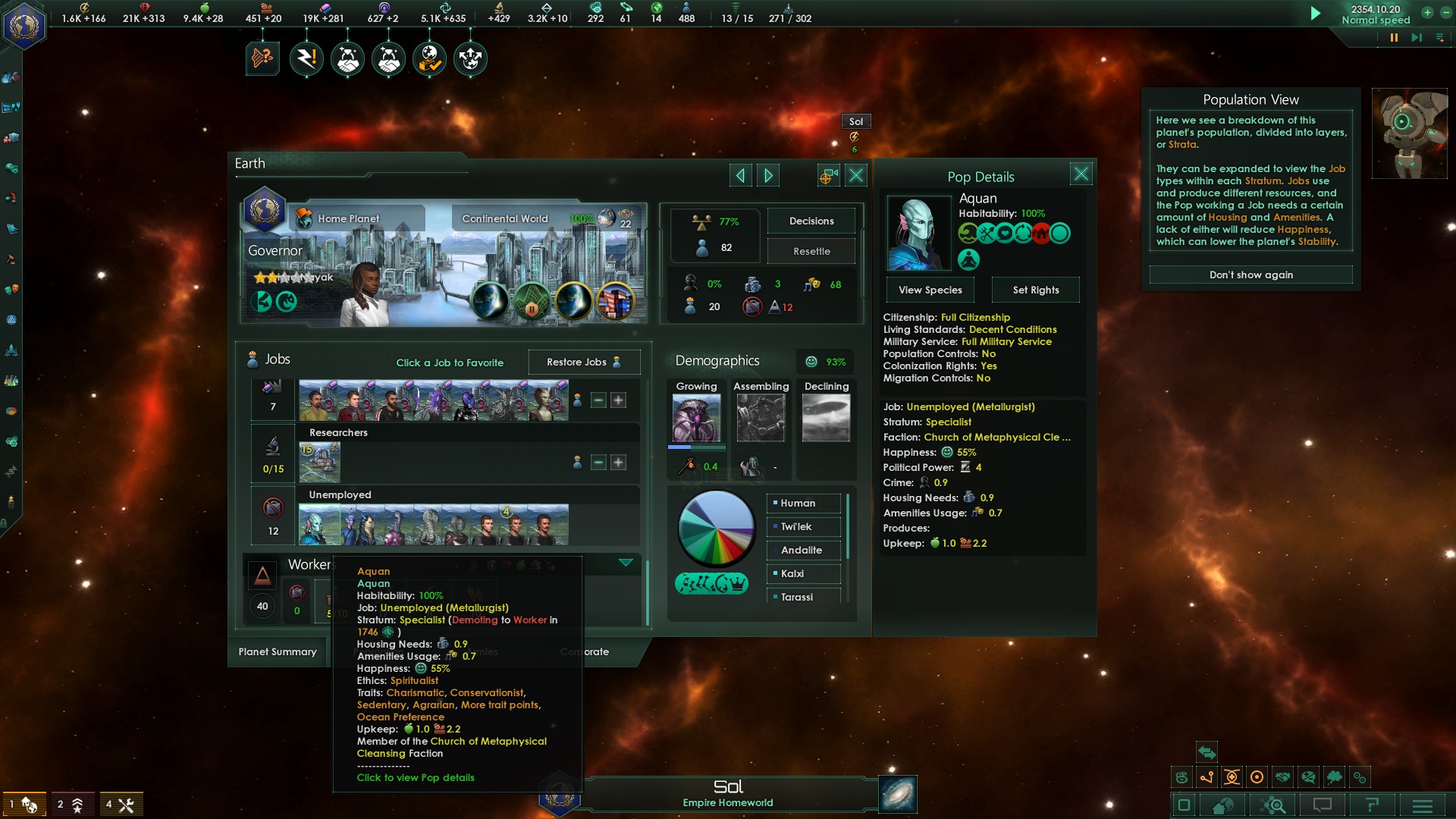
Task: Toggle the hyperlane map mode
Action: (x=1207, y=777)
